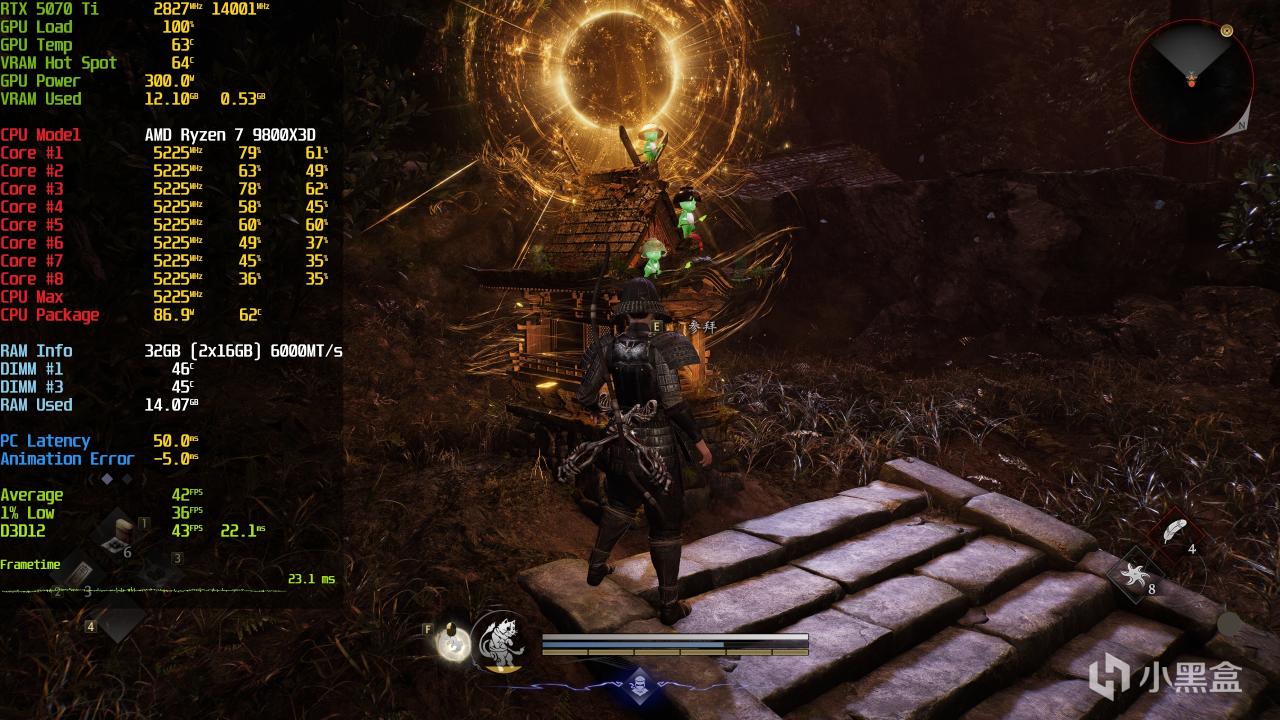Select the shuriken item slot
This screenshot has height=720, width=1280.
point(1135,574)
